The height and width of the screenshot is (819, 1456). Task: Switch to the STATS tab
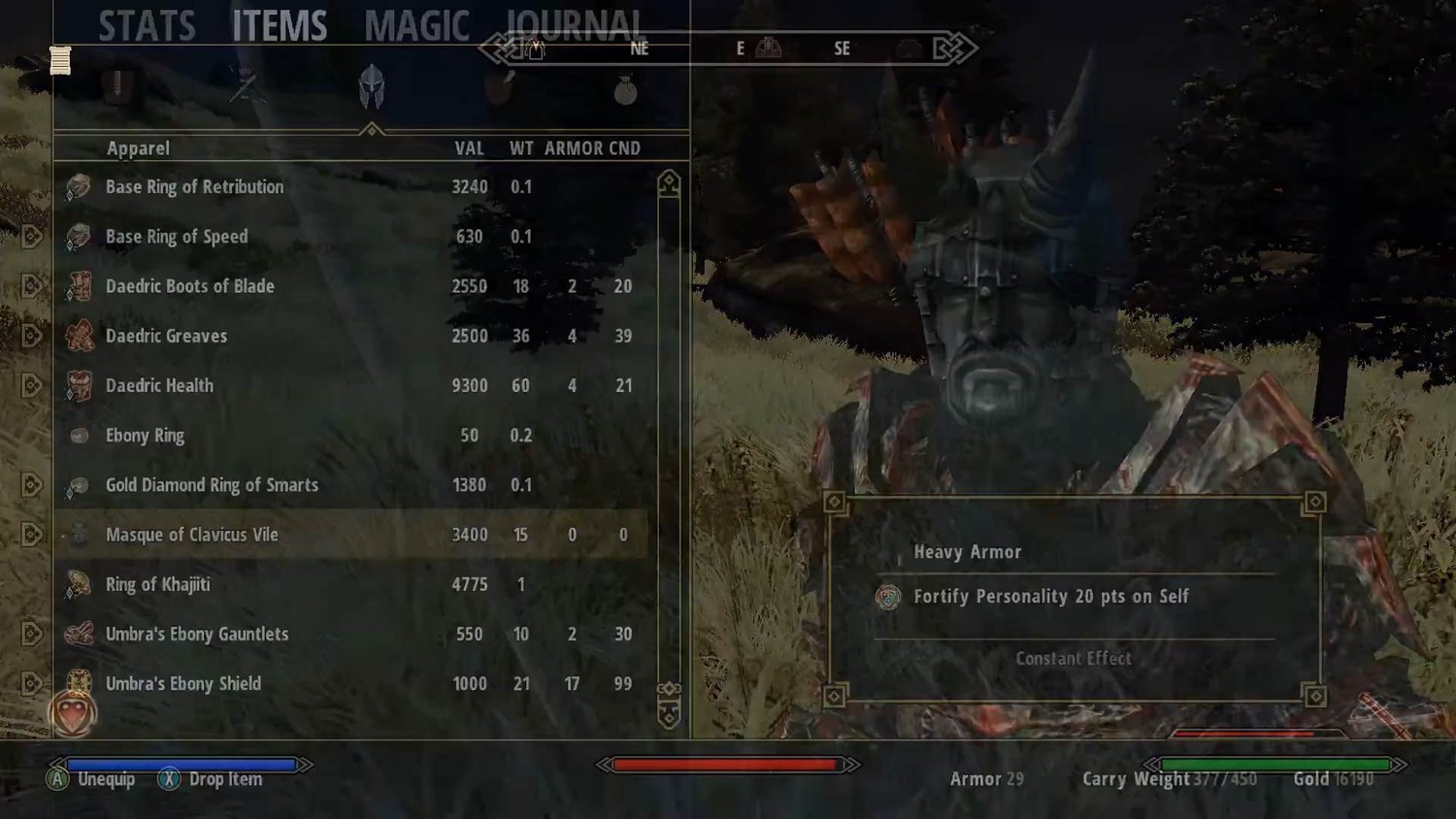point(147,26)
